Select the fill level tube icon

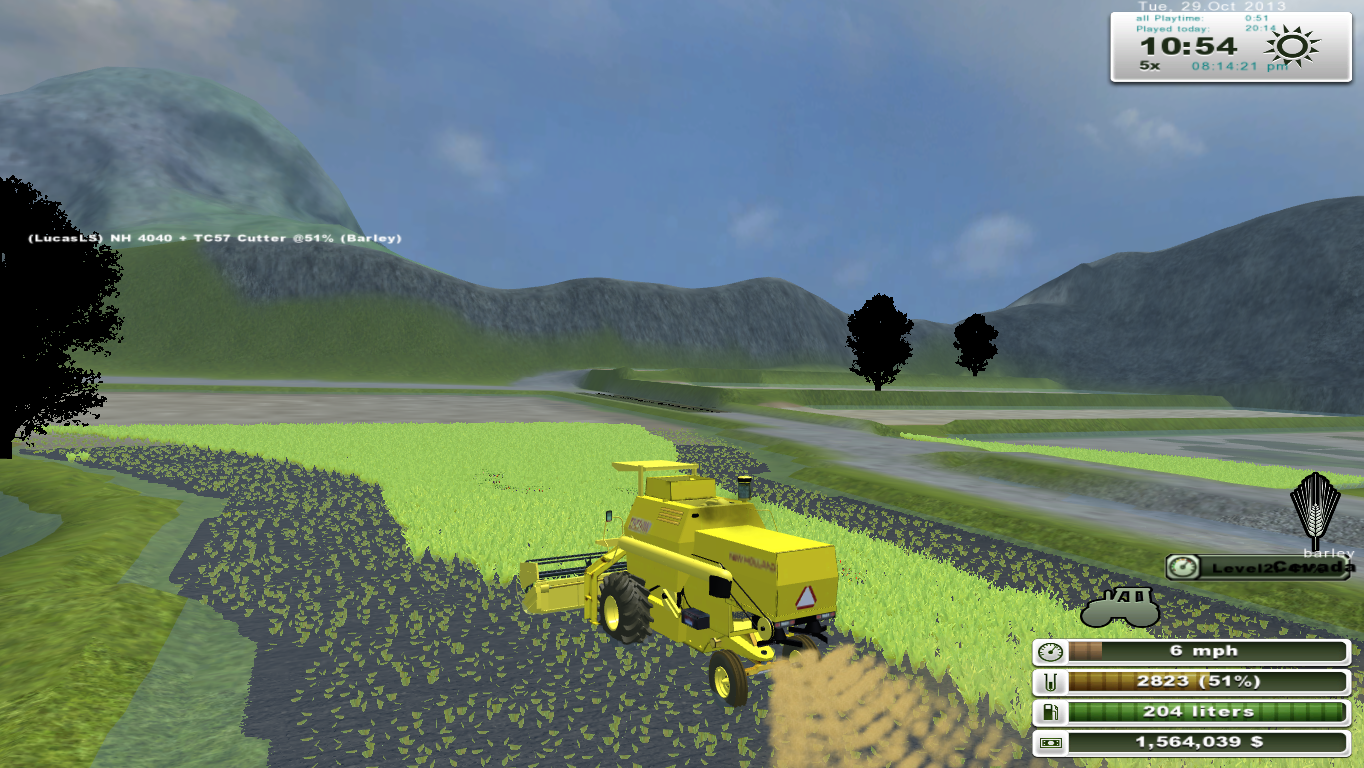tap(1053, 681)
